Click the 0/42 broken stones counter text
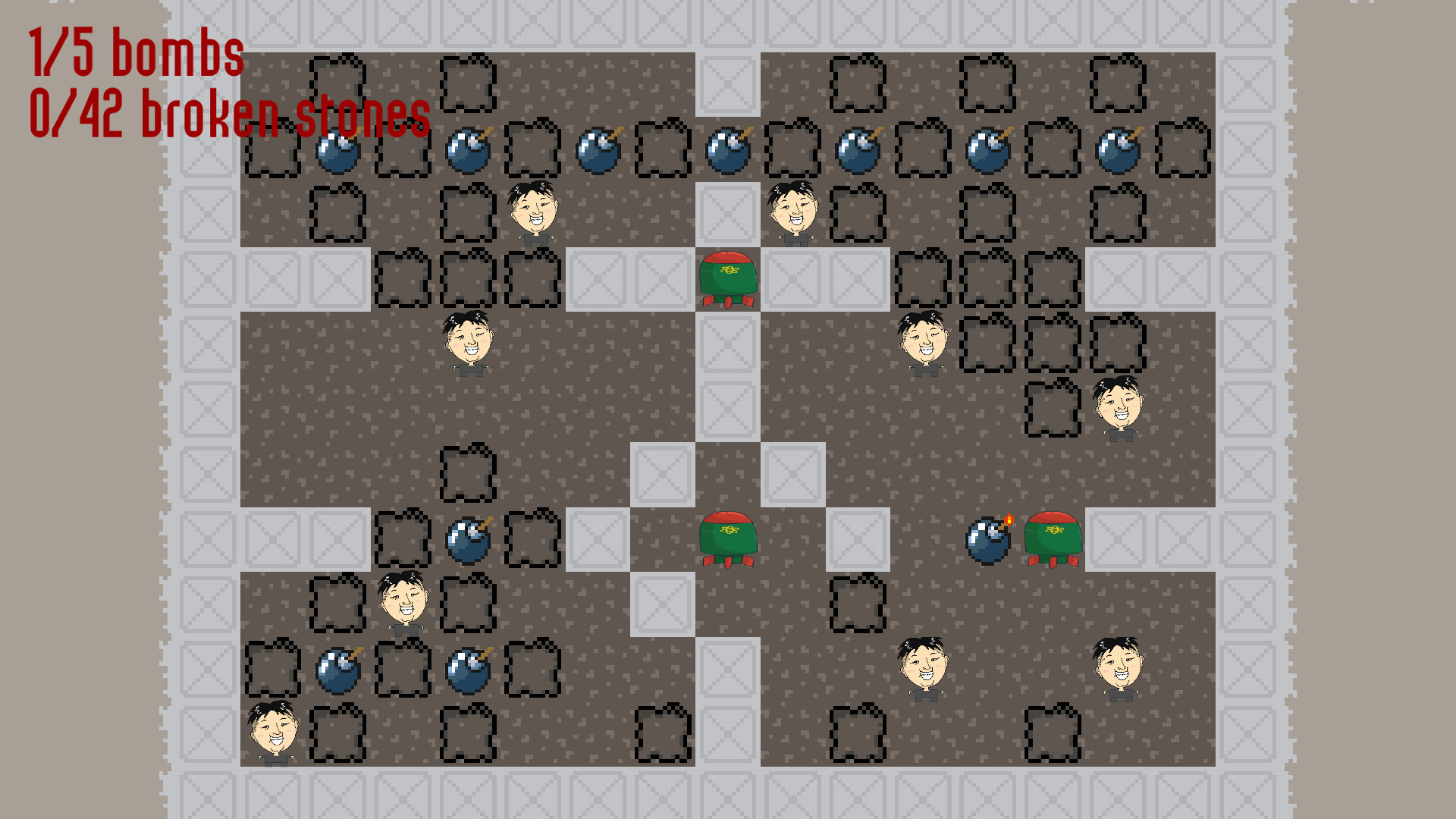1456x819 pixels. (227, 114)
